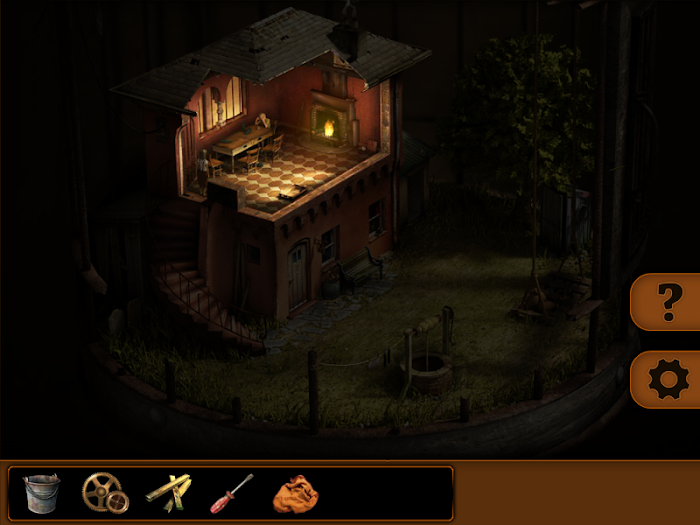700x525 pixels.
Task: Open the question mark hint button
Action: tap(668, 302)
